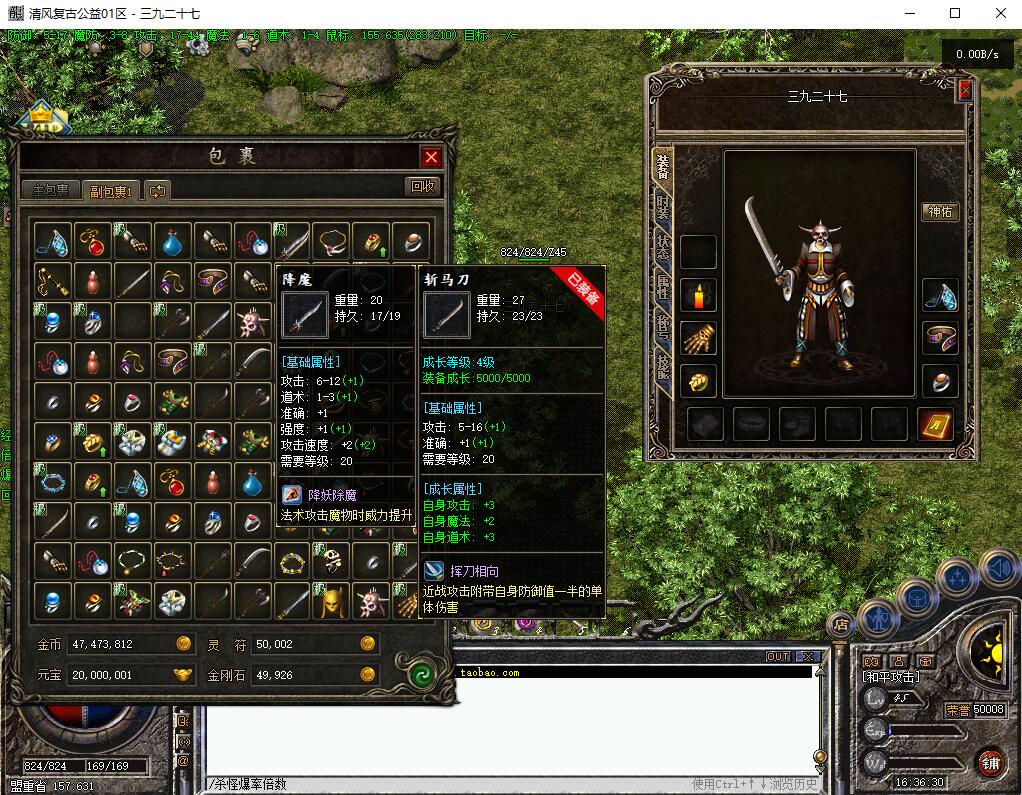Open the red 铺 stall button

(989, 762)
